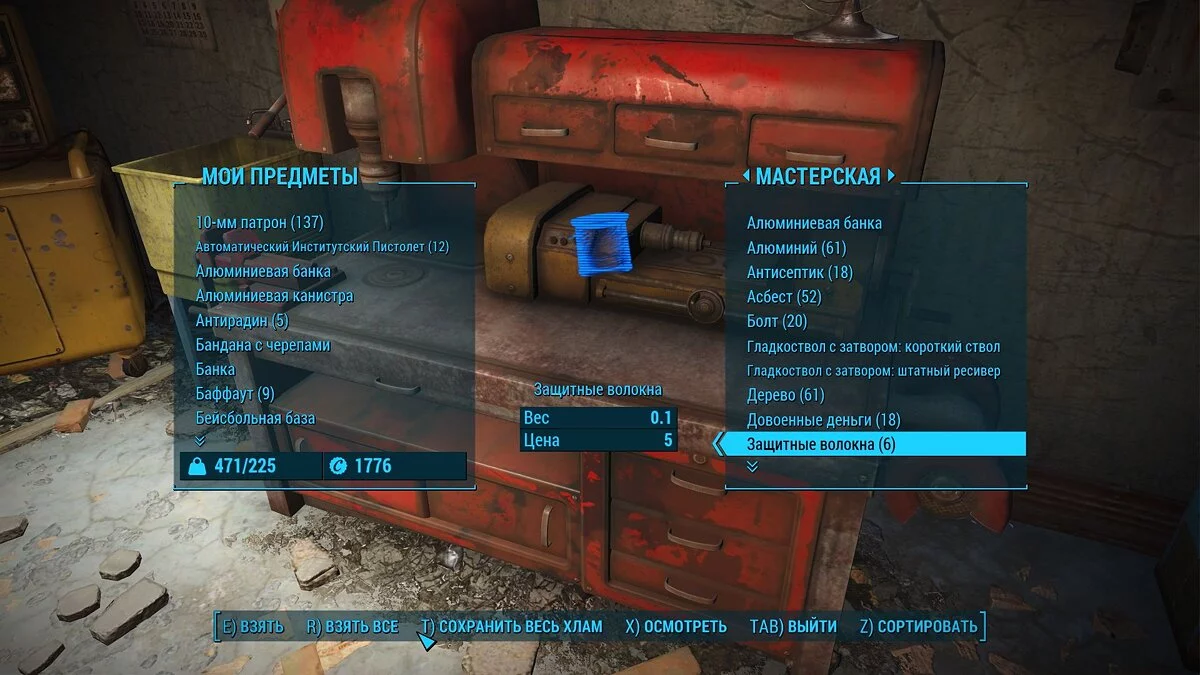Show more of my items with the down chevron

point(200,440)
